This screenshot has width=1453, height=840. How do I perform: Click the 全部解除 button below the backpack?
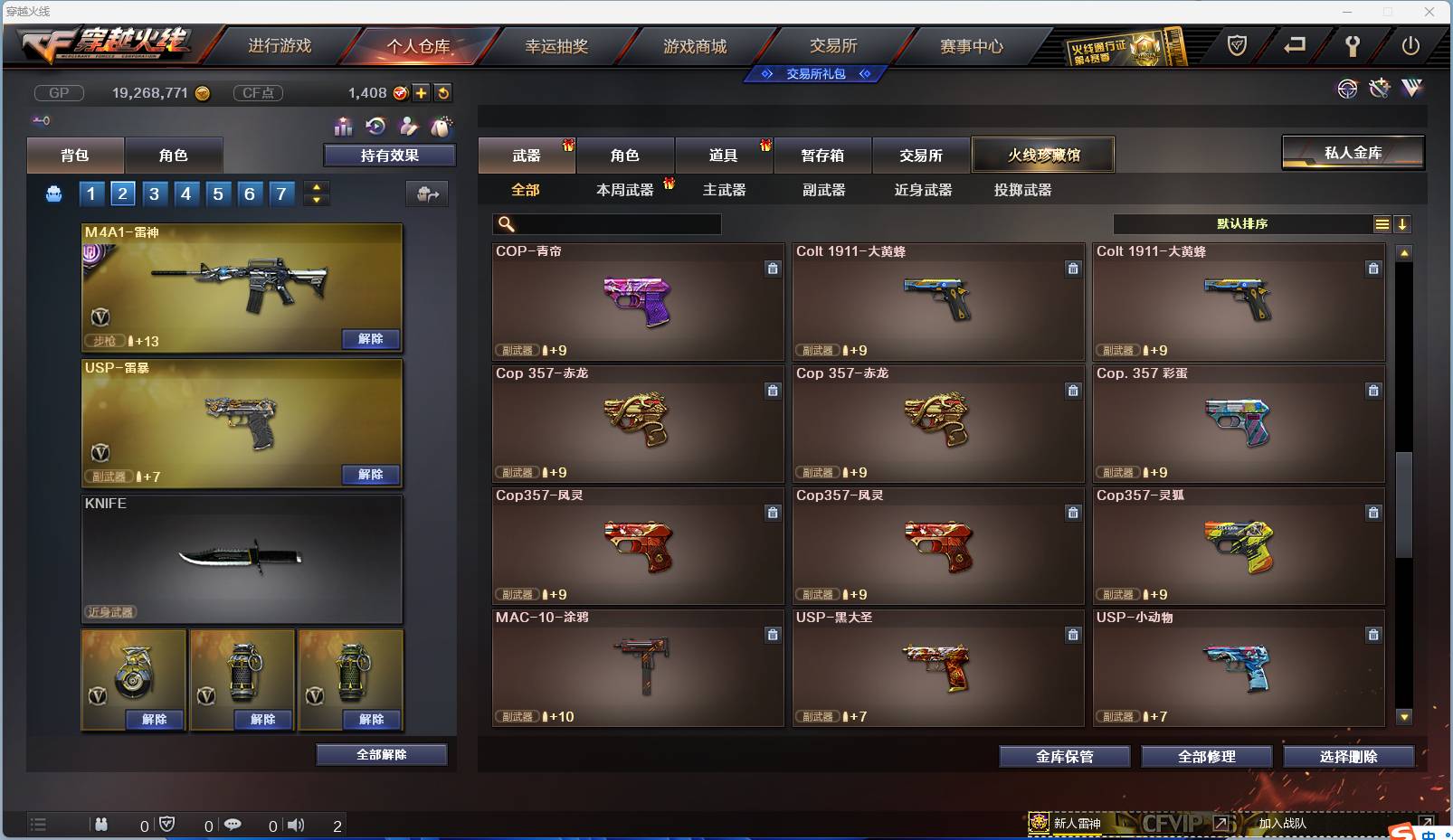tap(382, 754)
